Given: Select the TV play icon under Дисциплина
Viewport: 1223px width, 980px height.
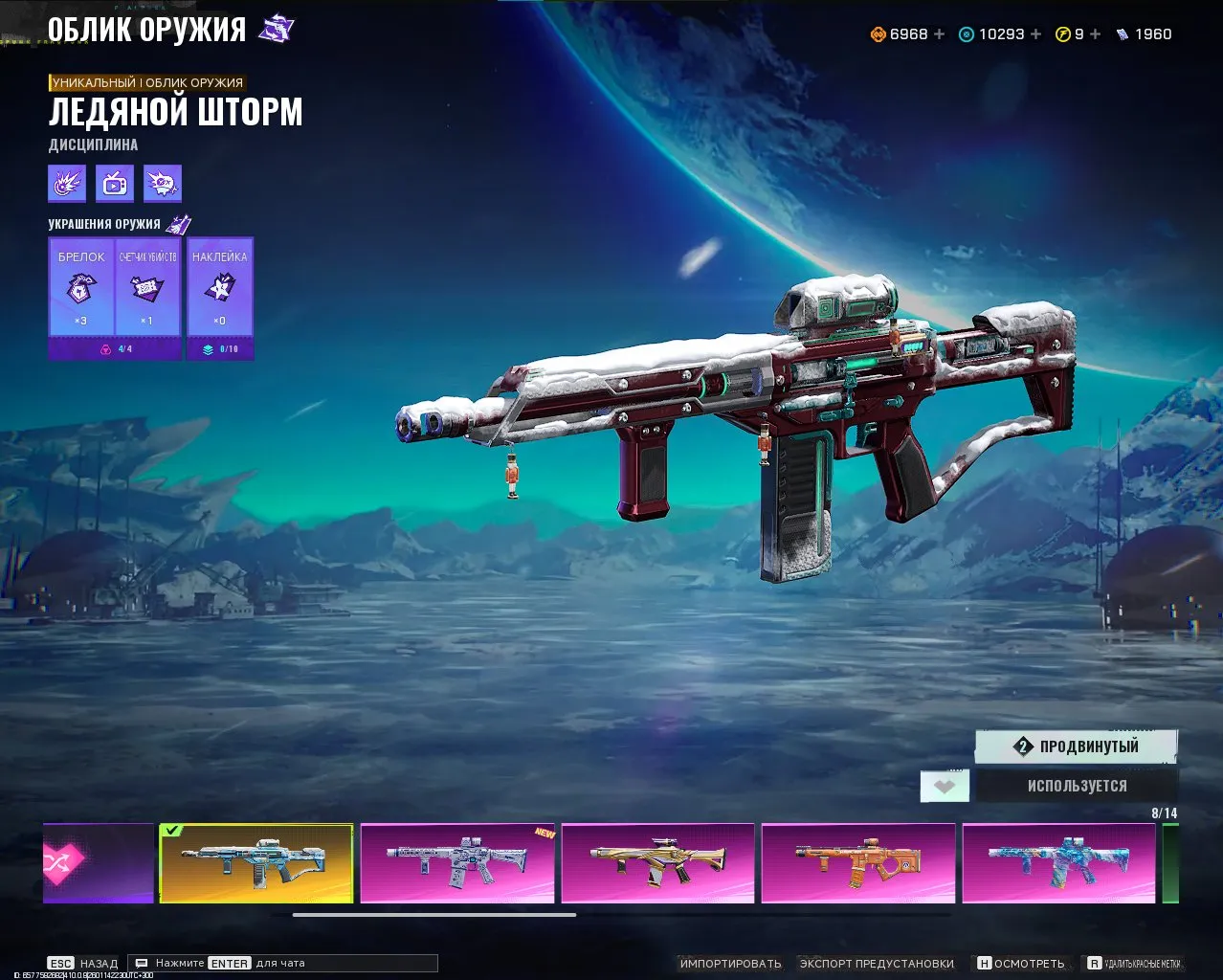Looking at the screenshot, I should coord(115,184).
